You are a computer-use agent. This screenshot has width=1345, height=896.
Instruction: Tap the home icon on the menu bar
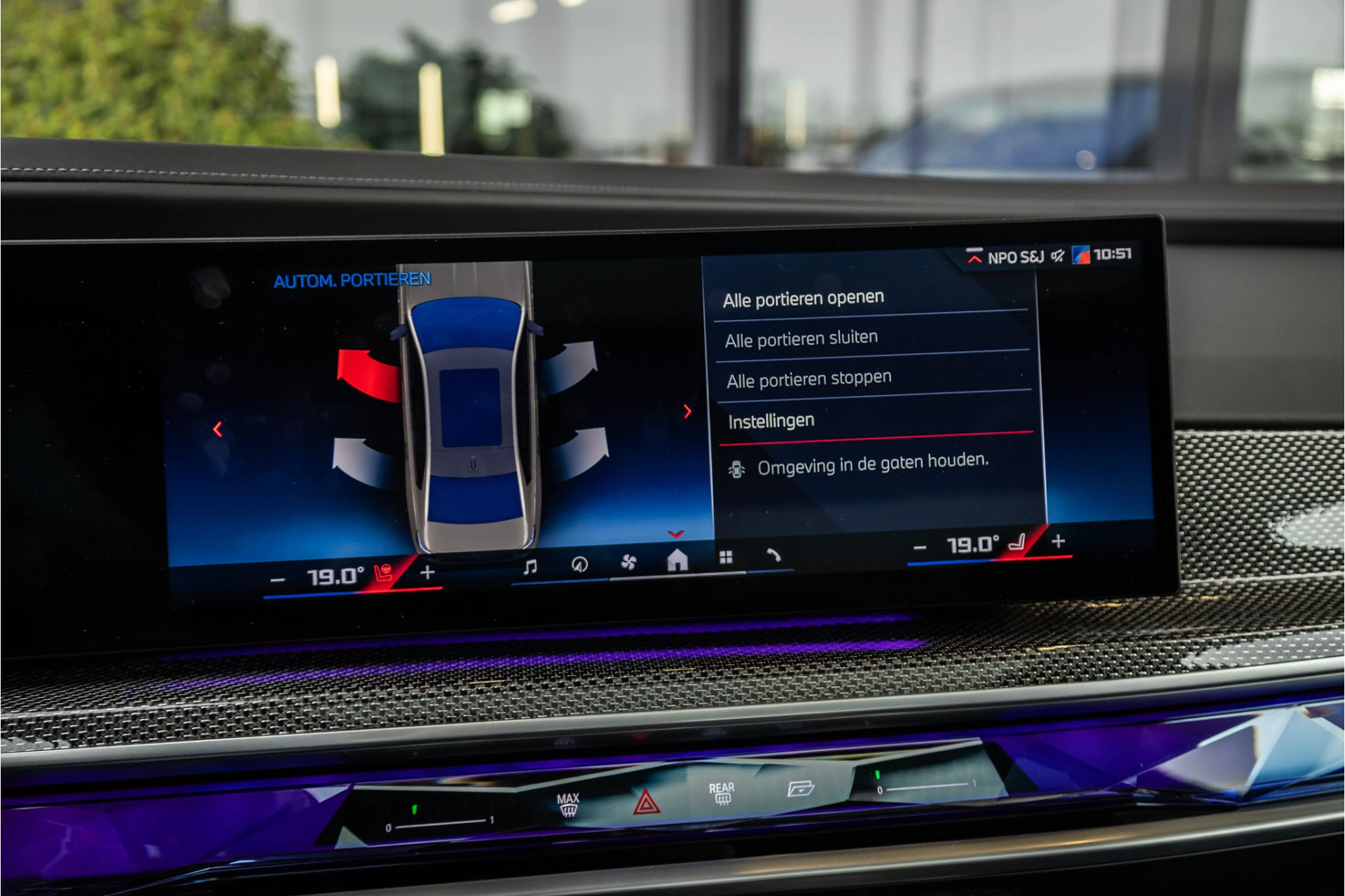point(676,560)
